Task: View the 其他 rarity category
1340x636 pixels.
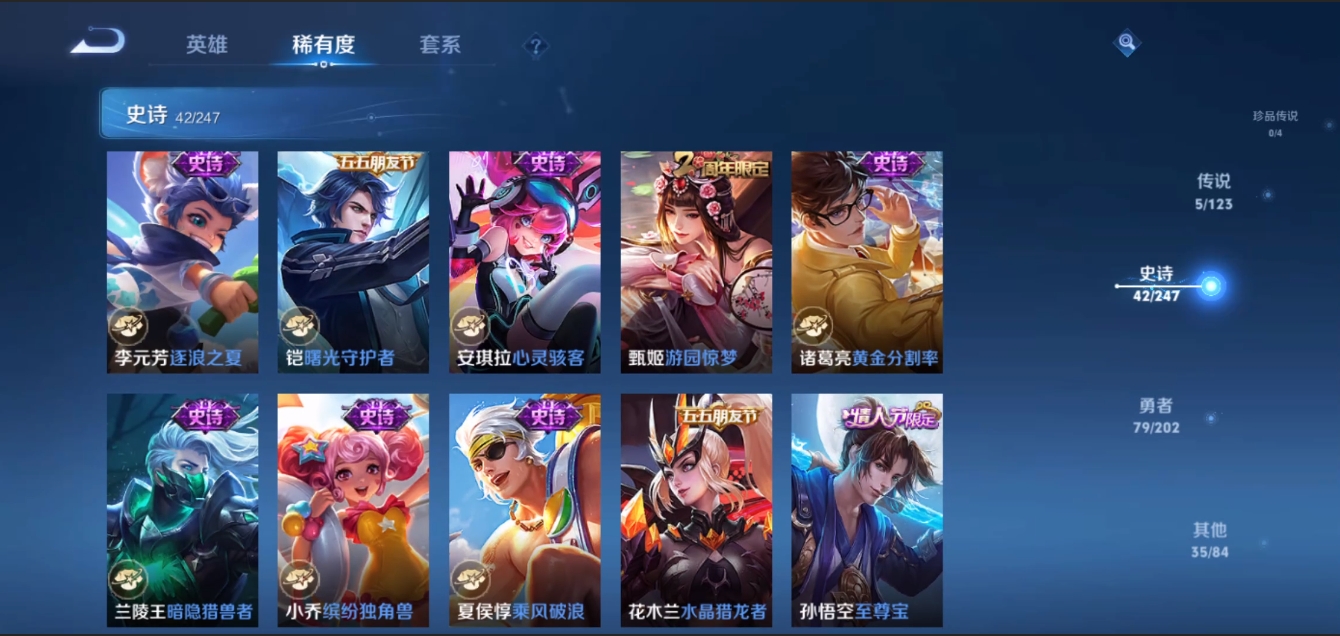Action: (x=1210, y=539)
